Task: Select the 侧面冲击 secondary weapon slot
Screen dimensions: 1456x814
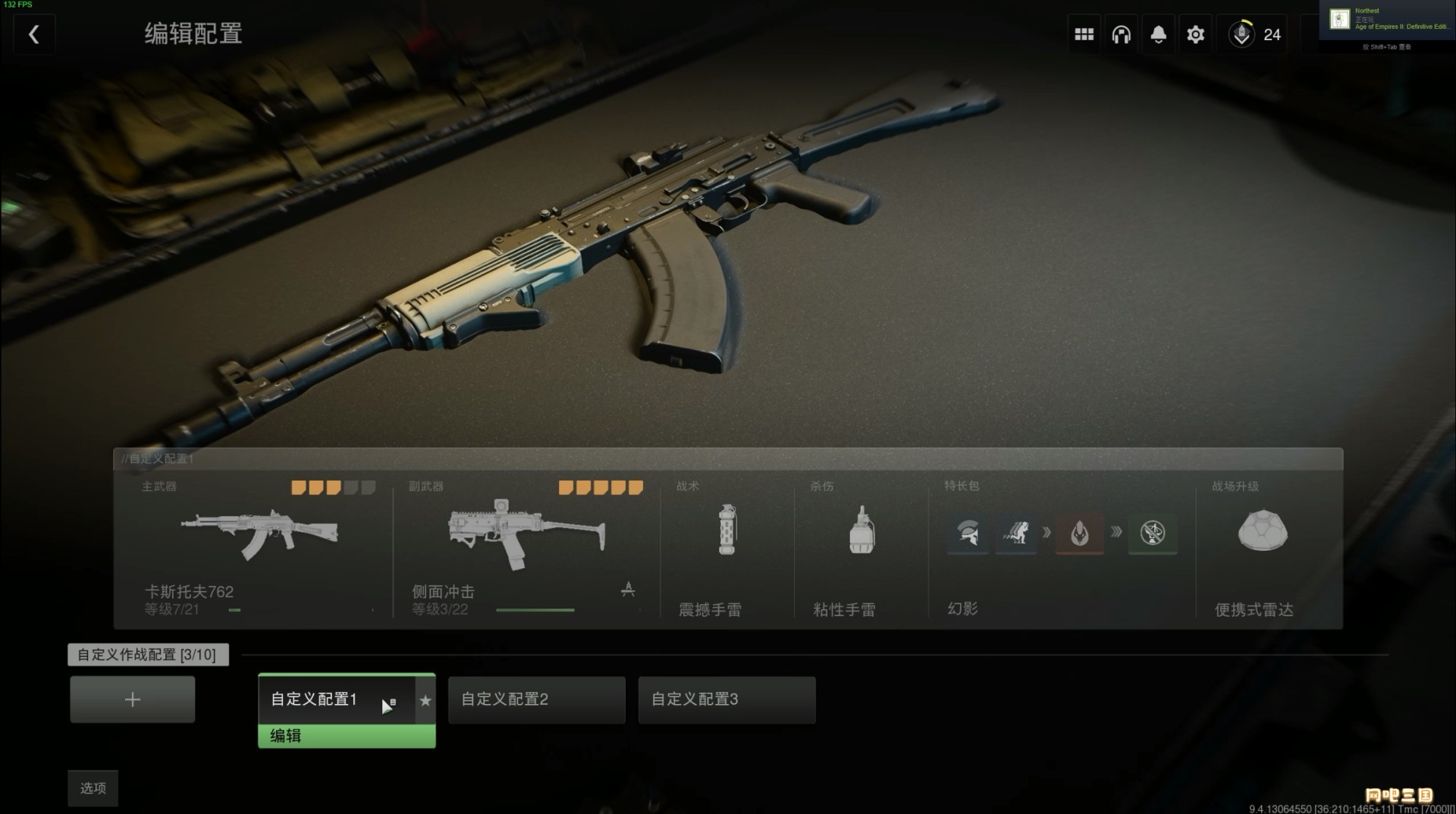Action: coord(526,547)
